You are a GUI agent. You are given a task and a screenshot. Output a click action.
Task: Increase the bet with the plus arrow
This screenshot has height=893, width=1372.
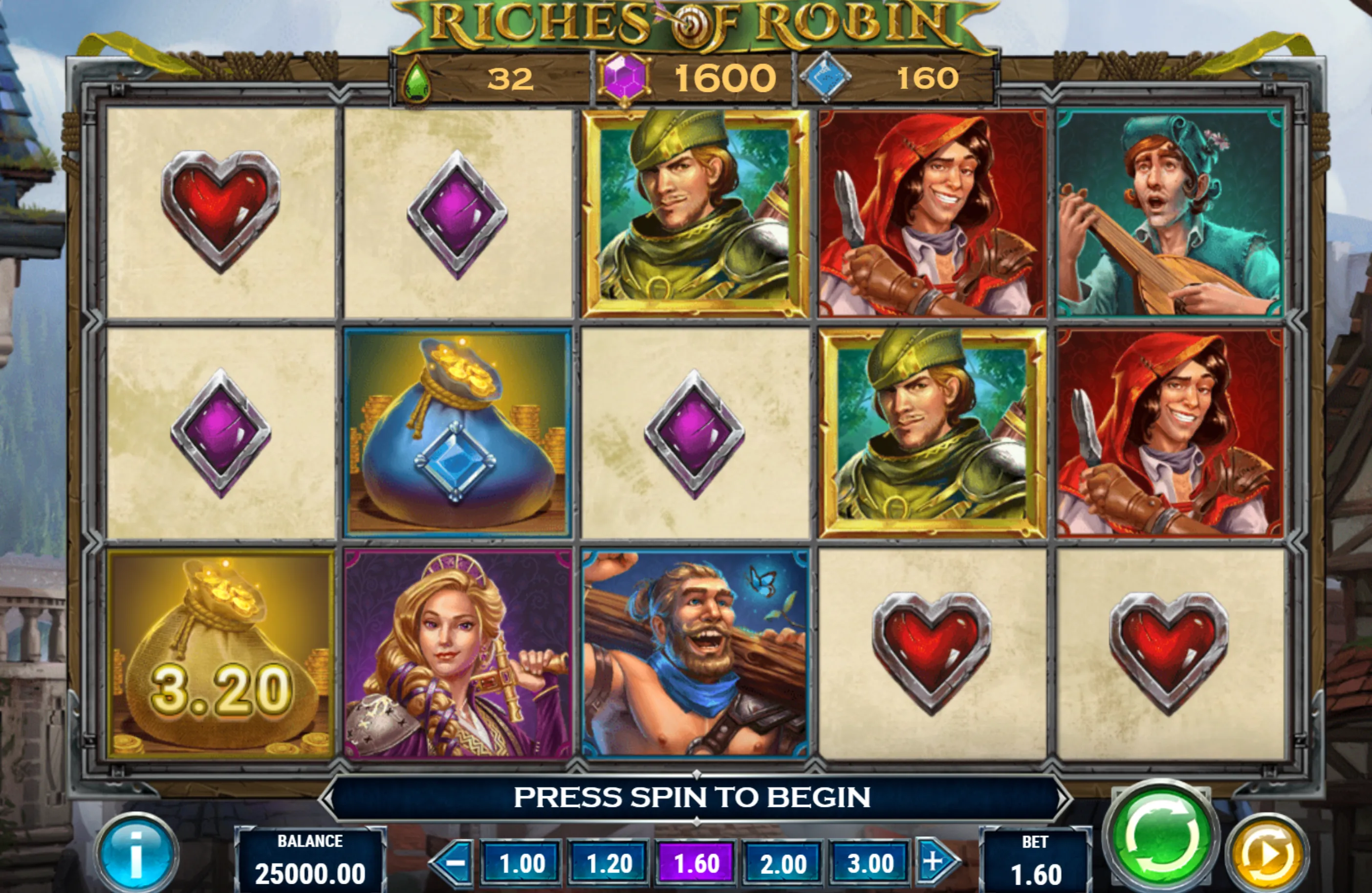(x=935, y=862)
